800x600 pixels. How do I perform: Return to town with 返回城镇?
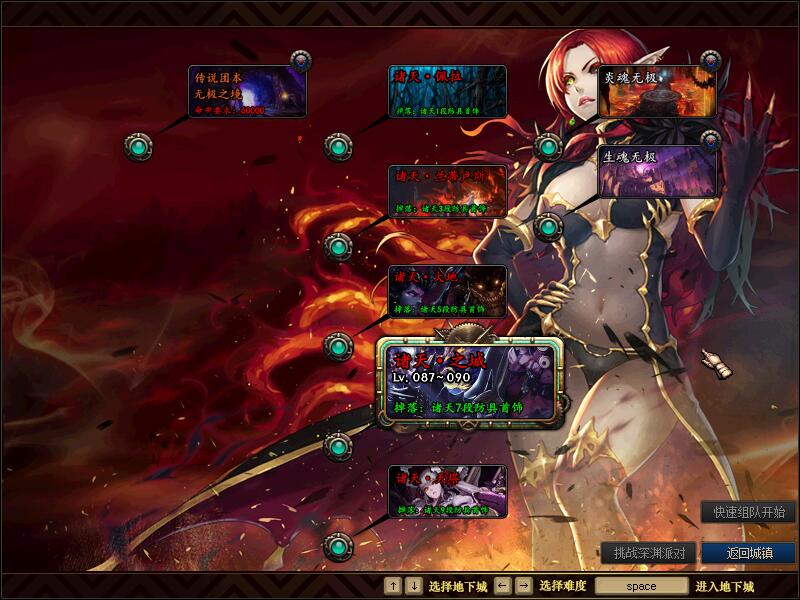[748, 553]
